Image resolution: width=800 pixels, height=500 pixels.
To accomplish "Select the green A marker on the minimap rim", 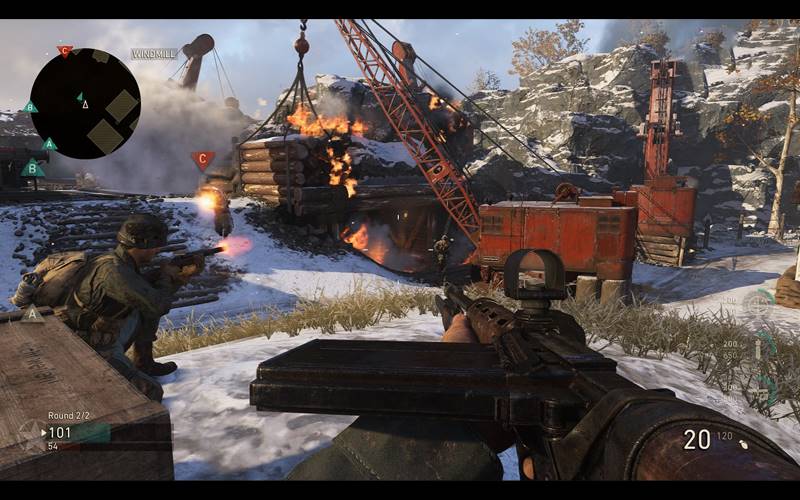I will tap(49, 144).
